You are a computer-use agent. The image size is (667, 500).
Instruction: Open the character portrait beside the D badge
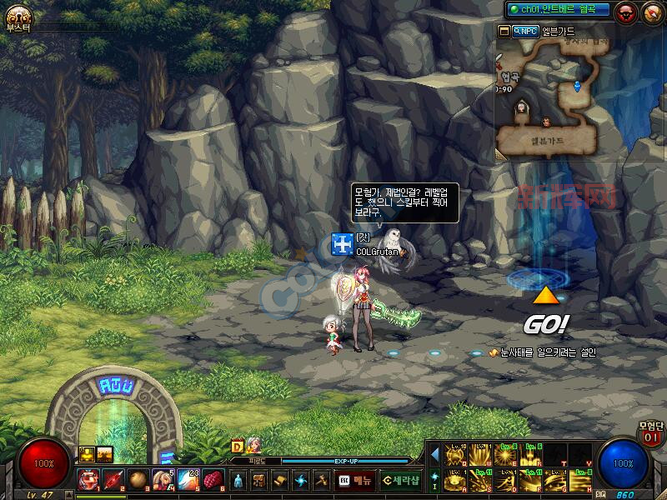pyautogui.click(x=253, y=446)
